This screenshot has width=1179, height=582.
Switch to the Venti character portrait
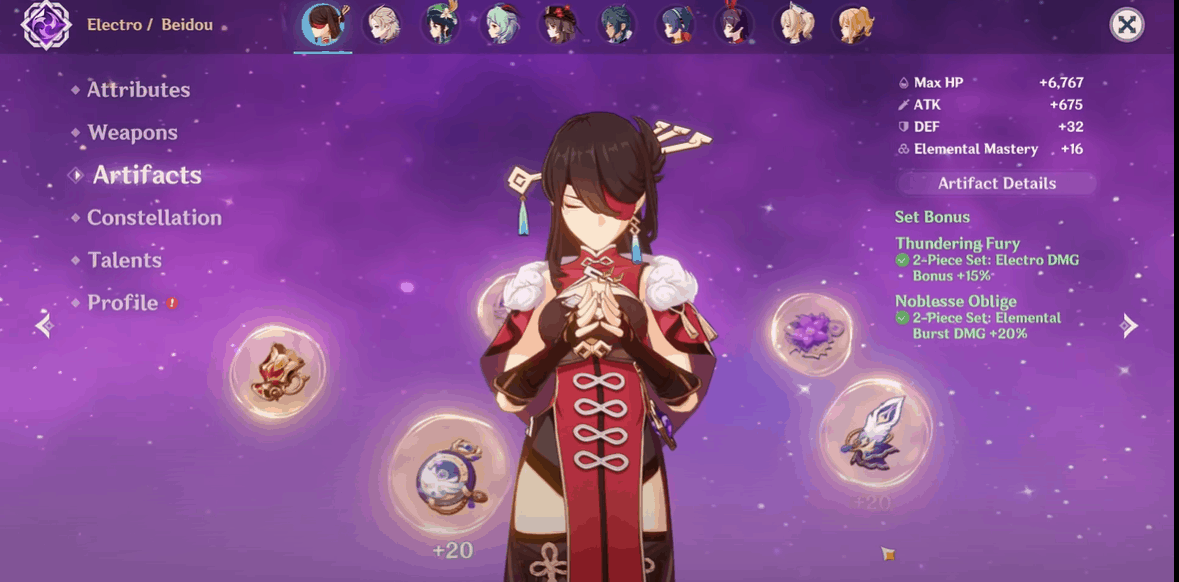pos(441,24)
